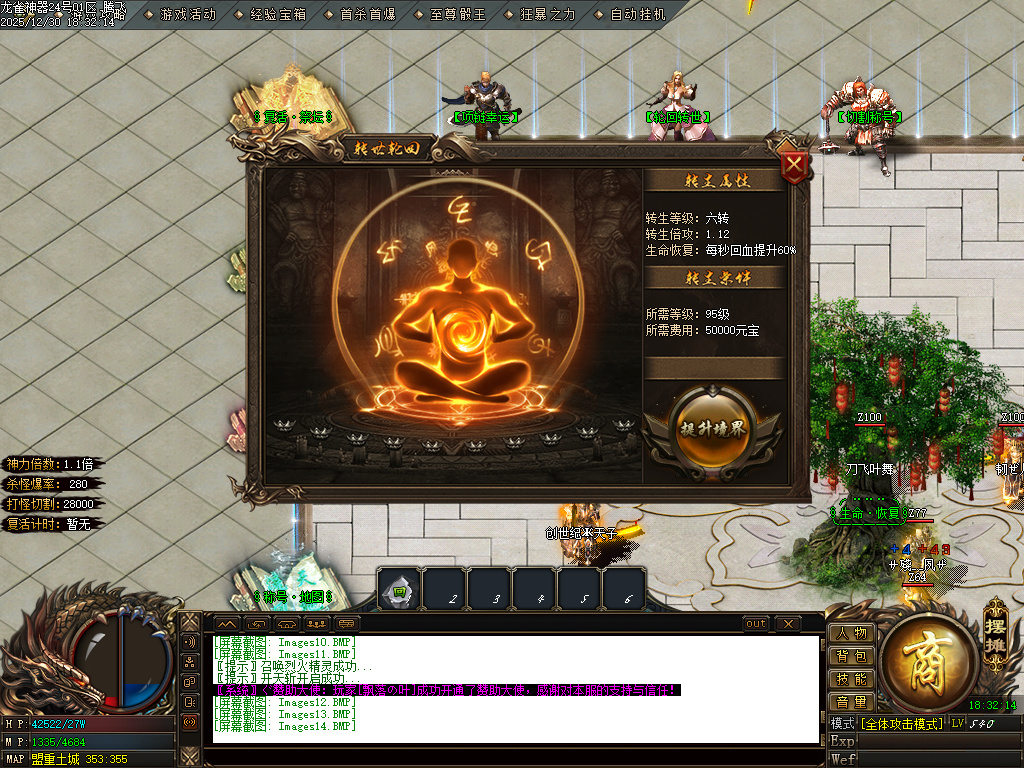Close the chat log with its X button
This screenshot has width=1024, height=768.
[788, 624]
